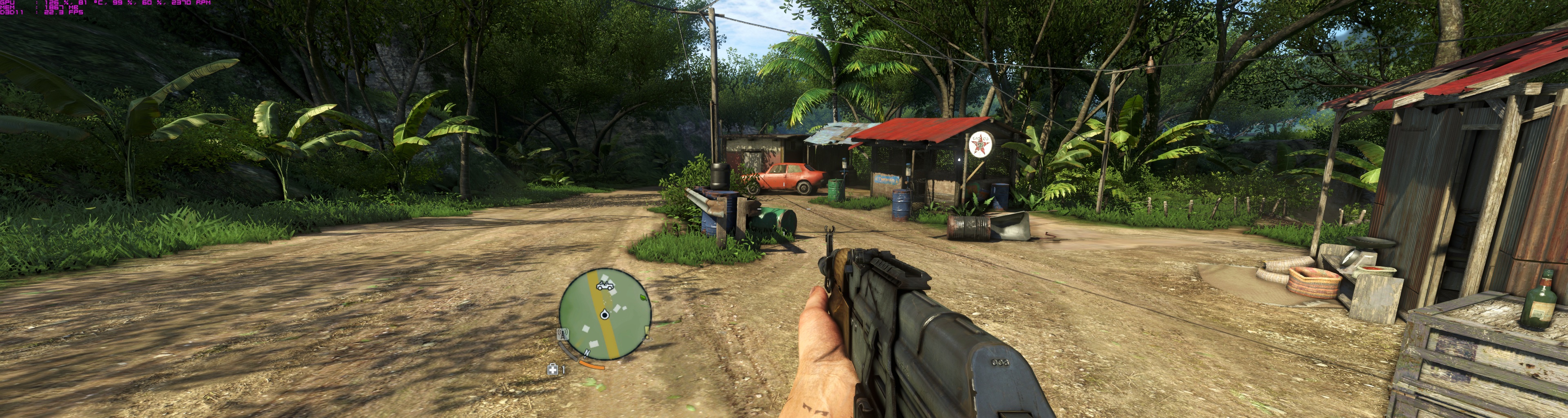Click the radio tower icon beside the minimap
Screen dimensions: 1568x418
(563, 334)
